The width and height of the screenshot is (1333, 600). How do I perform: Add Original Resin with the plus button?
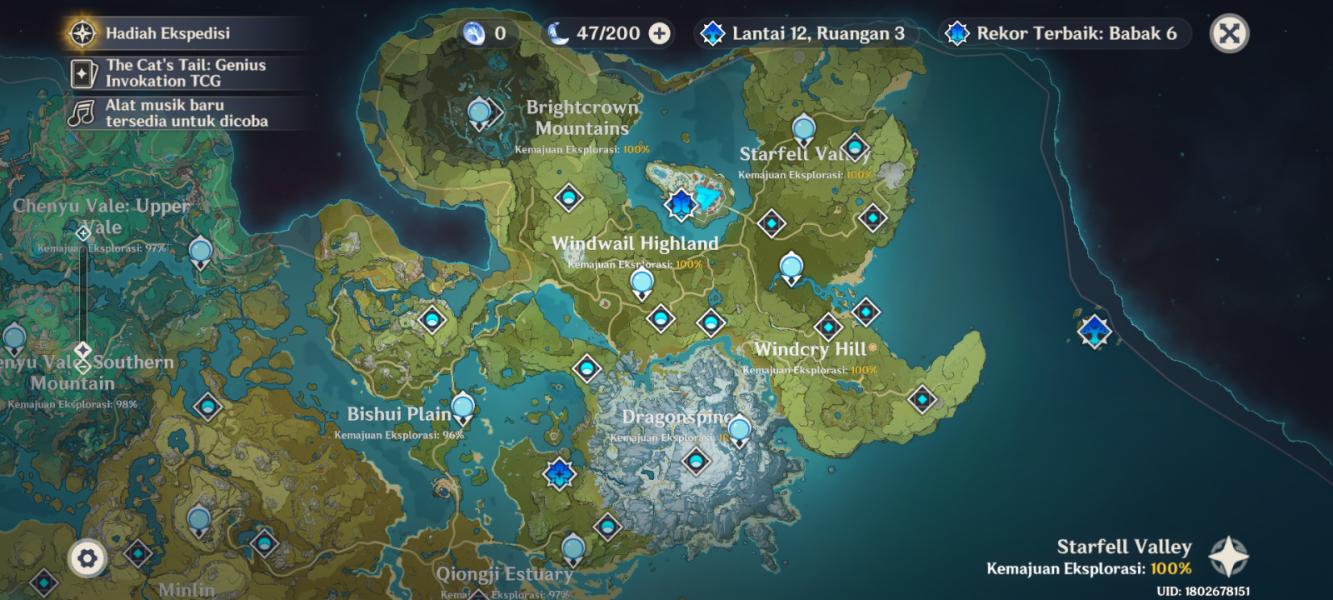[x=660, y=34]
